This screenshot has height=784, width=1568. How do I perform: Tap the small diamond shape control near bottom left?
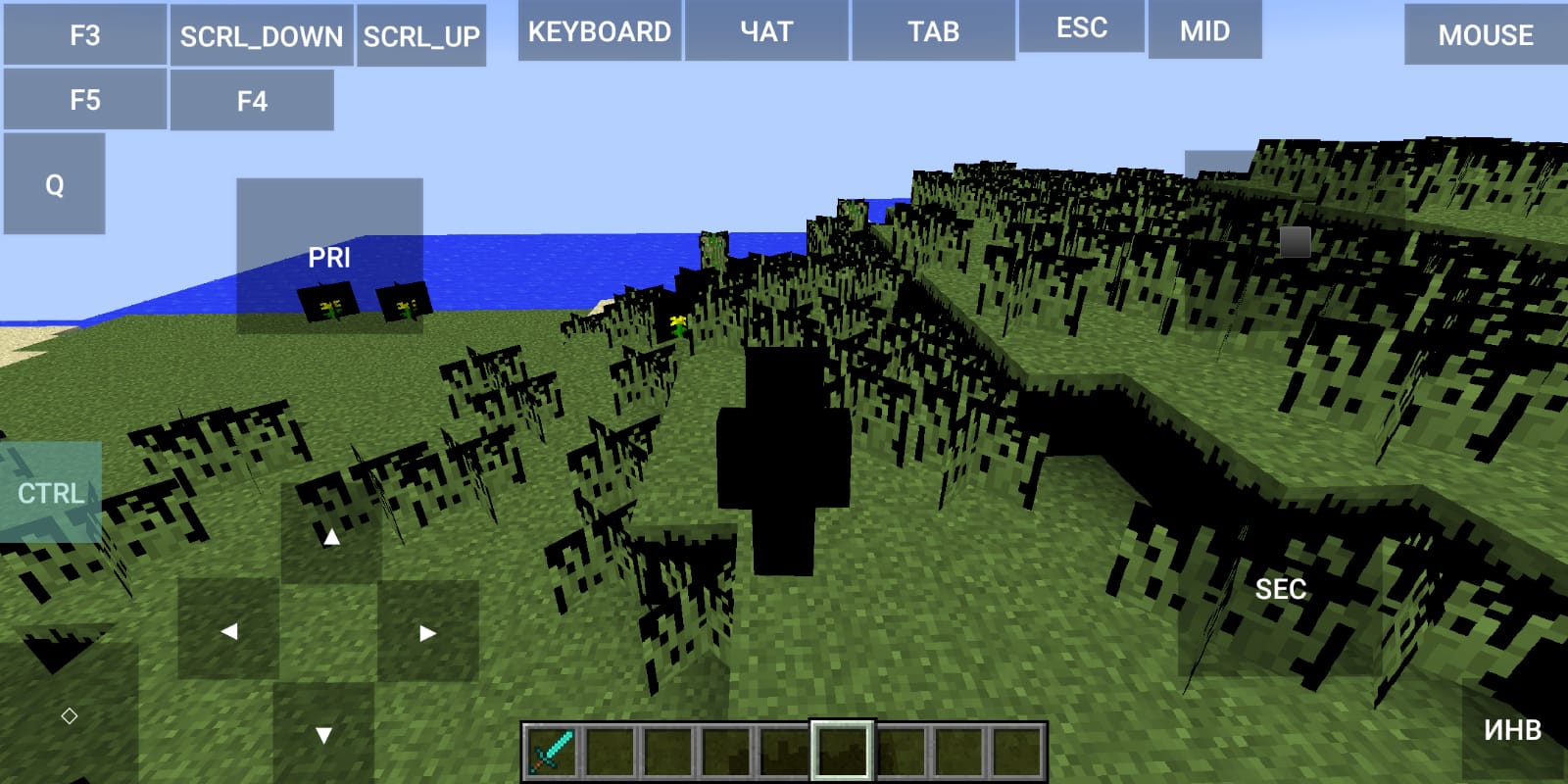point(69,716)
